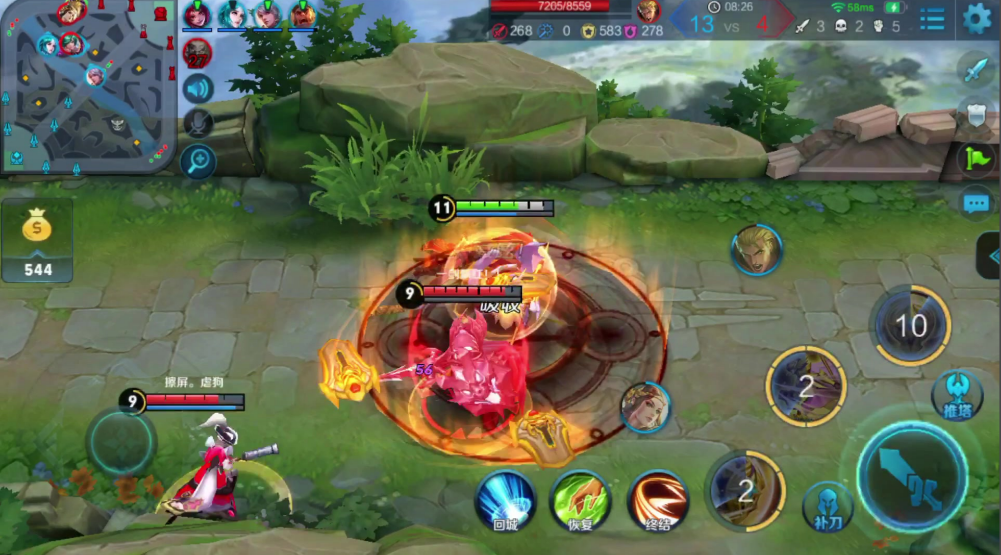Screen dimensions: 1001x555
Task: Open the chat speech bubble
Action: 976,204
